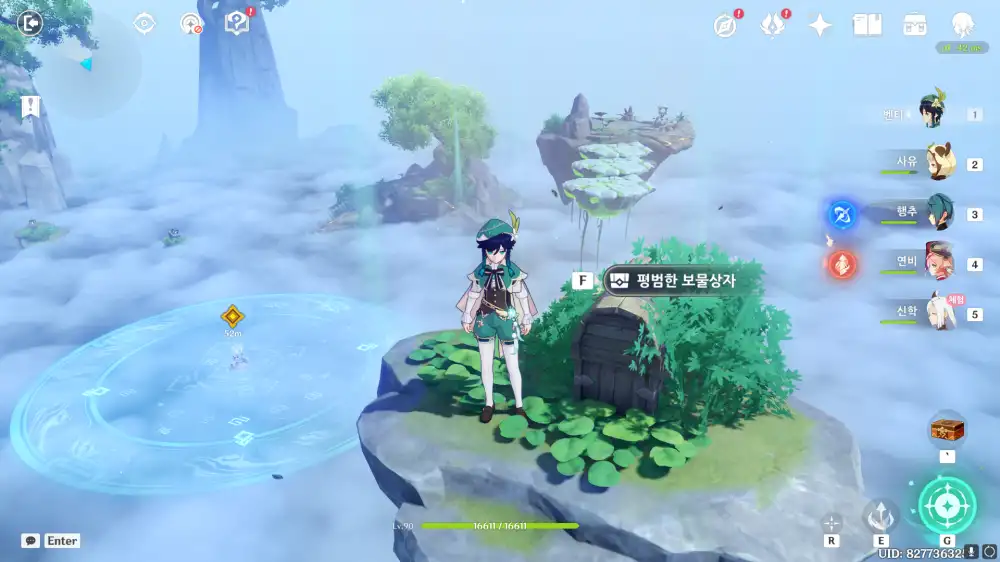Open the Battle Pass winged icon

pyautogui.click(x=773, y=26)
